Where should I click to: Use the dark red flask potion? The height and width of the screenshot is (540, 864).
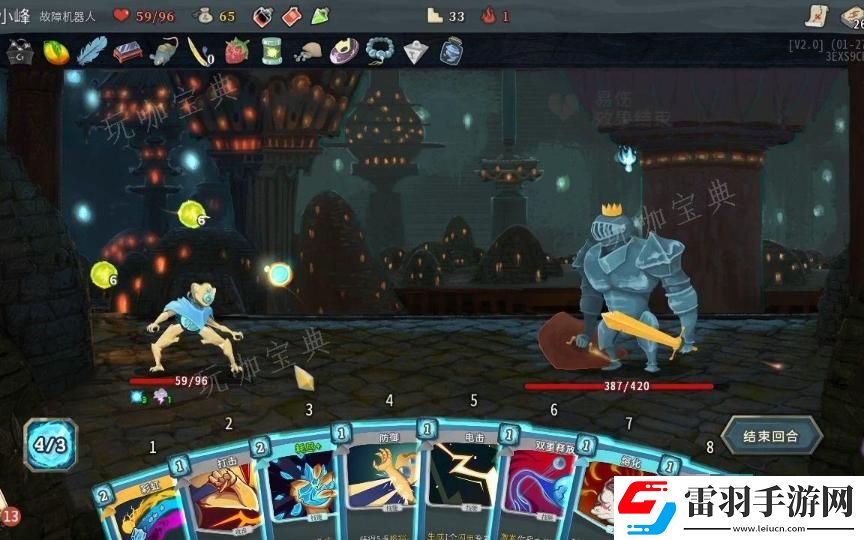[263, 16]
